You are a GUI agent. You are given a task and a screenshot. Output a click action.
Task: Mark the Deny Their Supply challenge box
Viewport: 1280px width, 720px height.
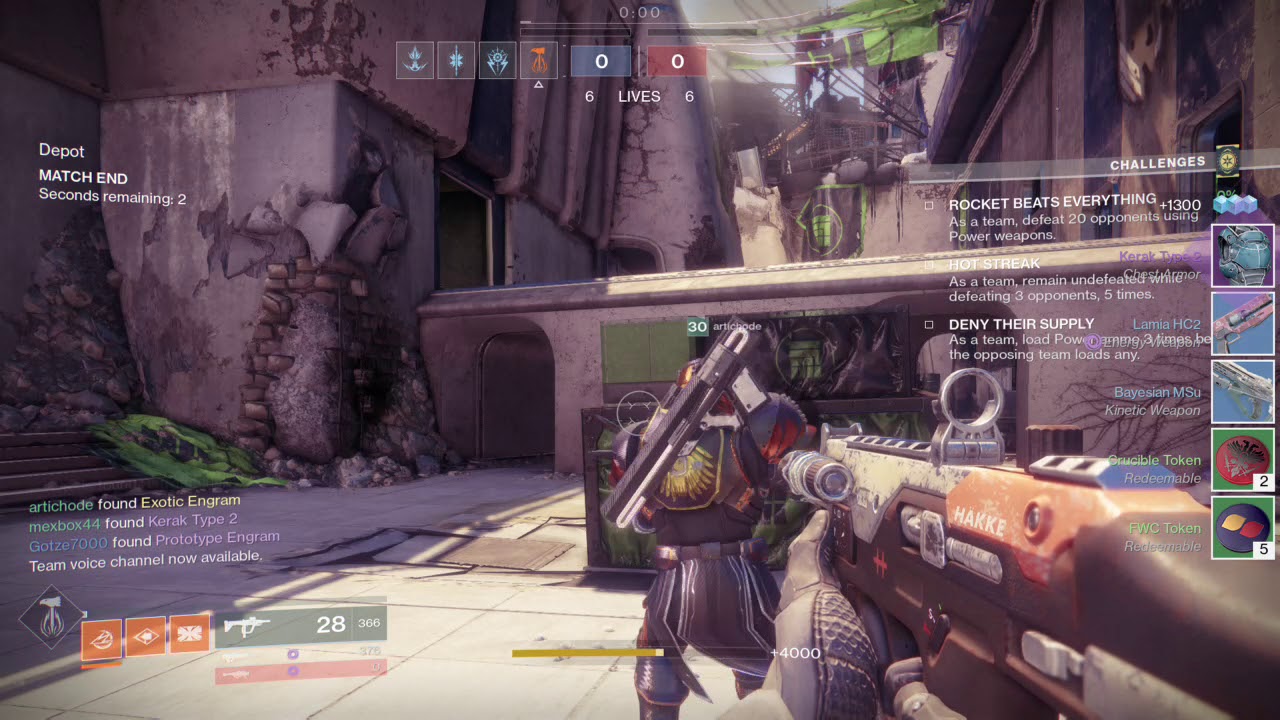[x=929, y=325]
